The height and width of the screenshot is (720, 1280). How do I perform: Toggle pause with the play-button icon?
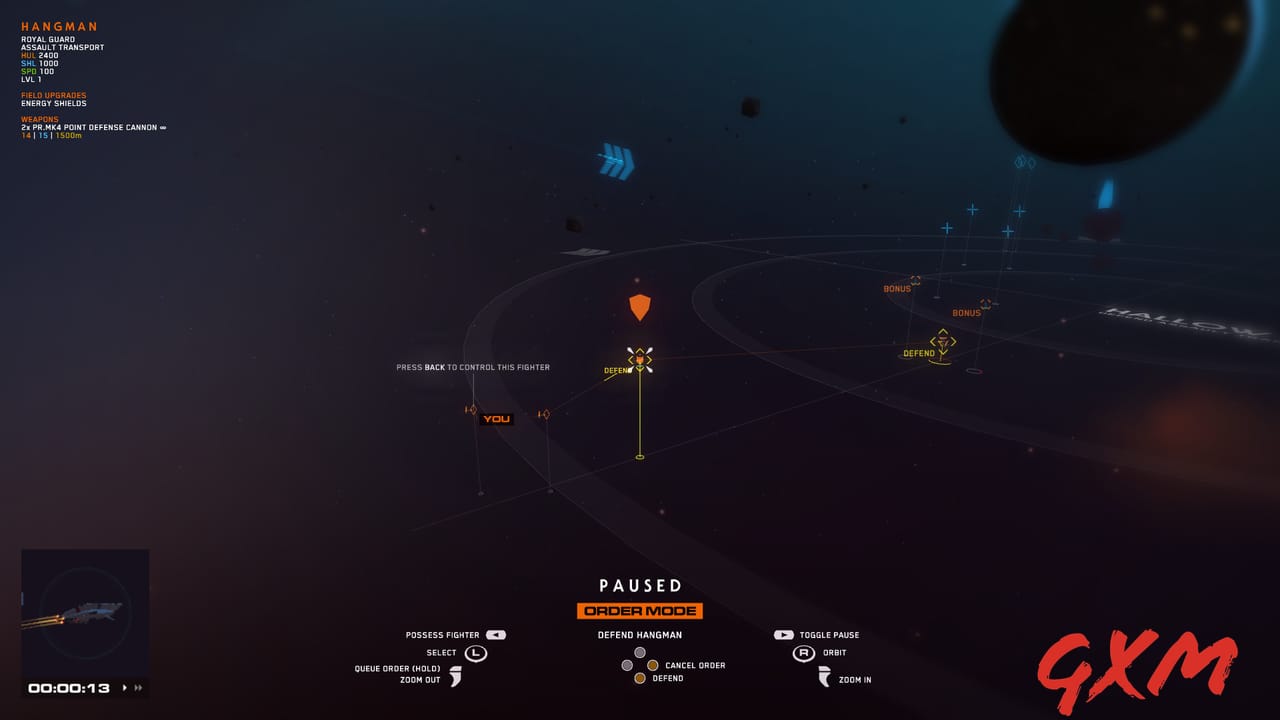pos(783,634)
